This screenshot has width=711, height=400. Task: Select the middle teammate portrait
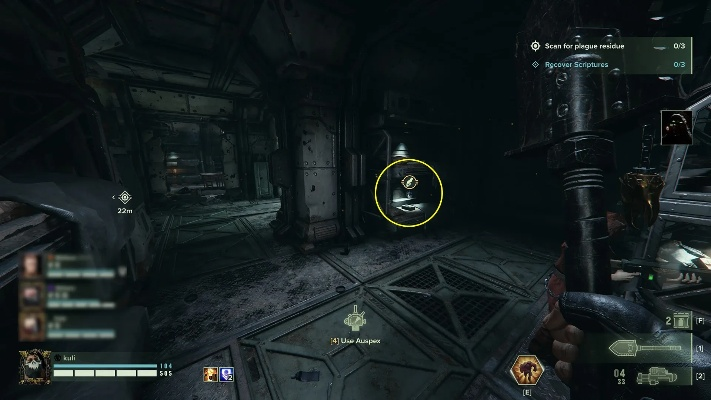(33, 295)
